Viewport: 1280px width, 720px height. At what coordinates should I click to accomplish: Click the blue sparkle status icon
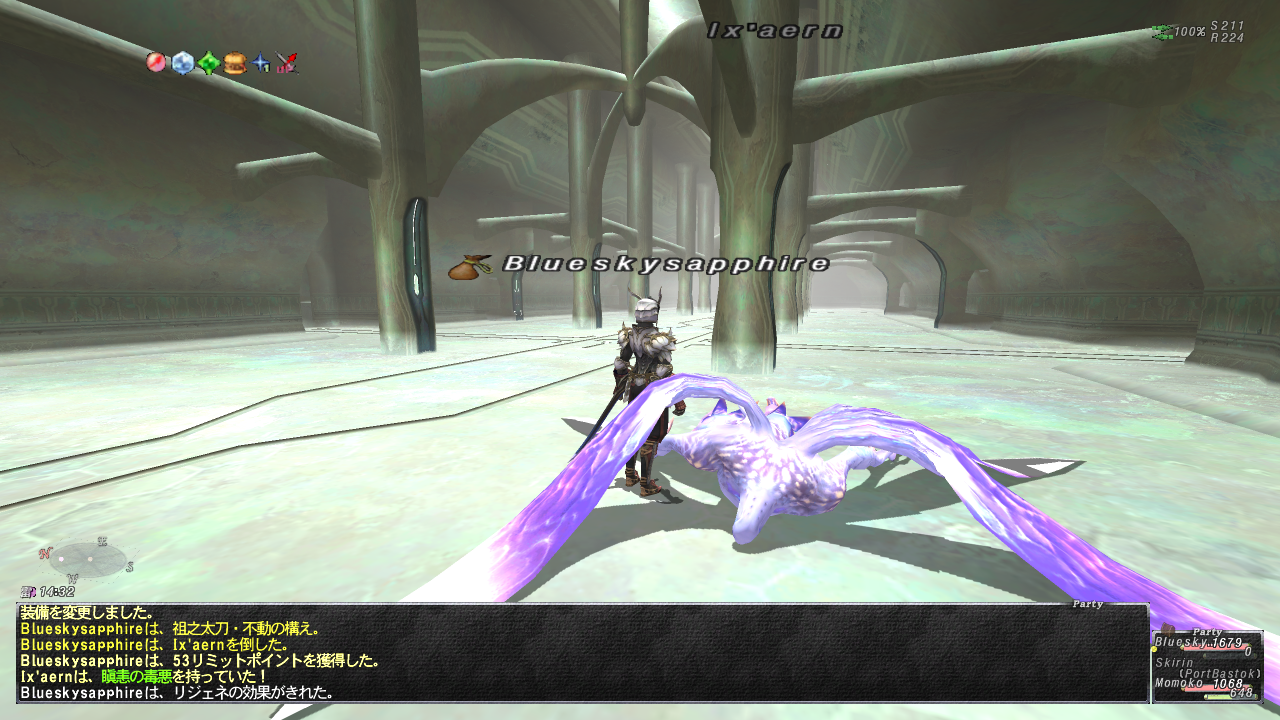(x=261, y=63)
